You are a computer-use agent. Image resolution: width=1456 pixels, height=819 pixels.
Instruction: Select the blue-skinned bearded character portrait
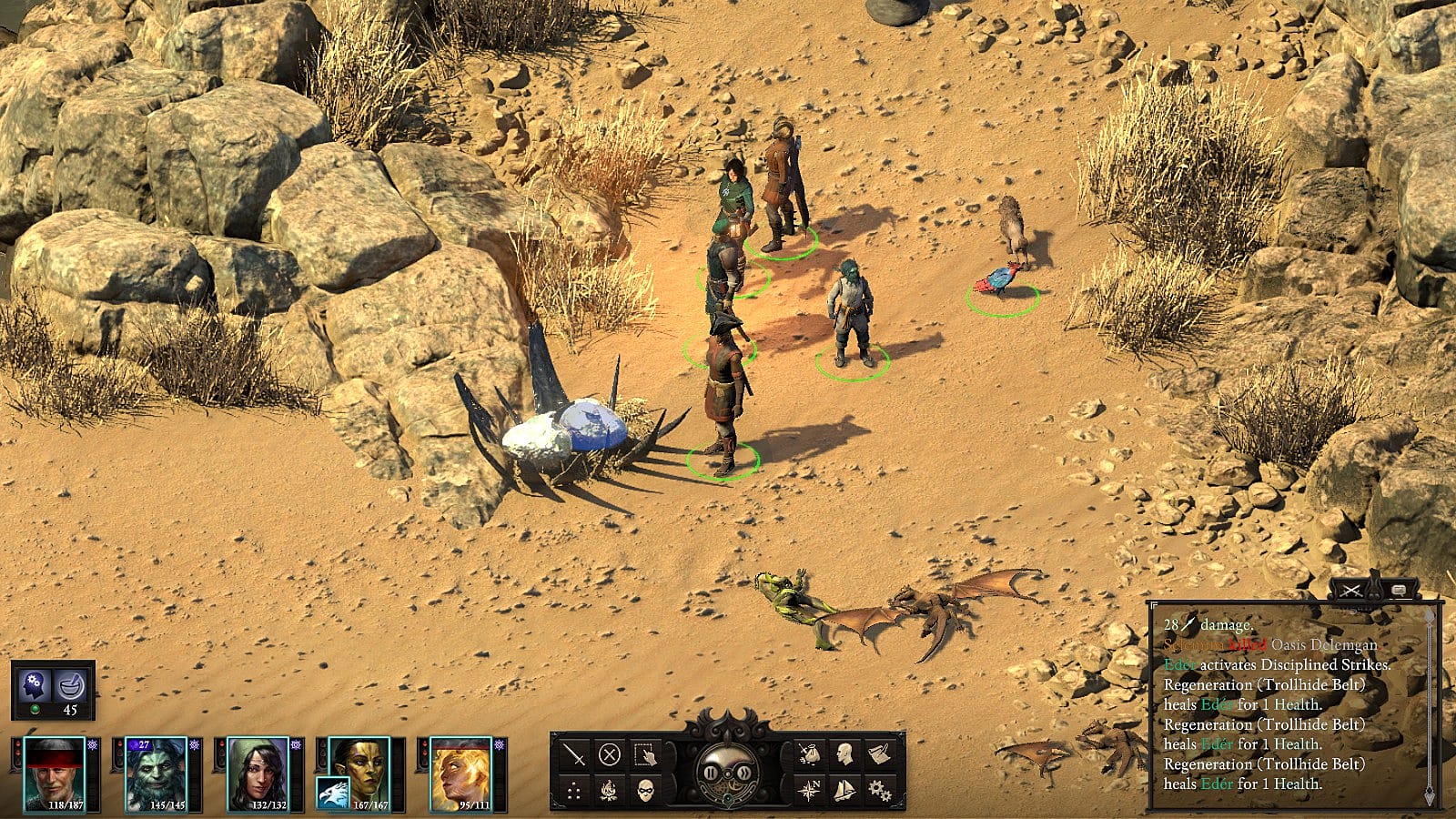pyautogui.click(x=156, y=773)
